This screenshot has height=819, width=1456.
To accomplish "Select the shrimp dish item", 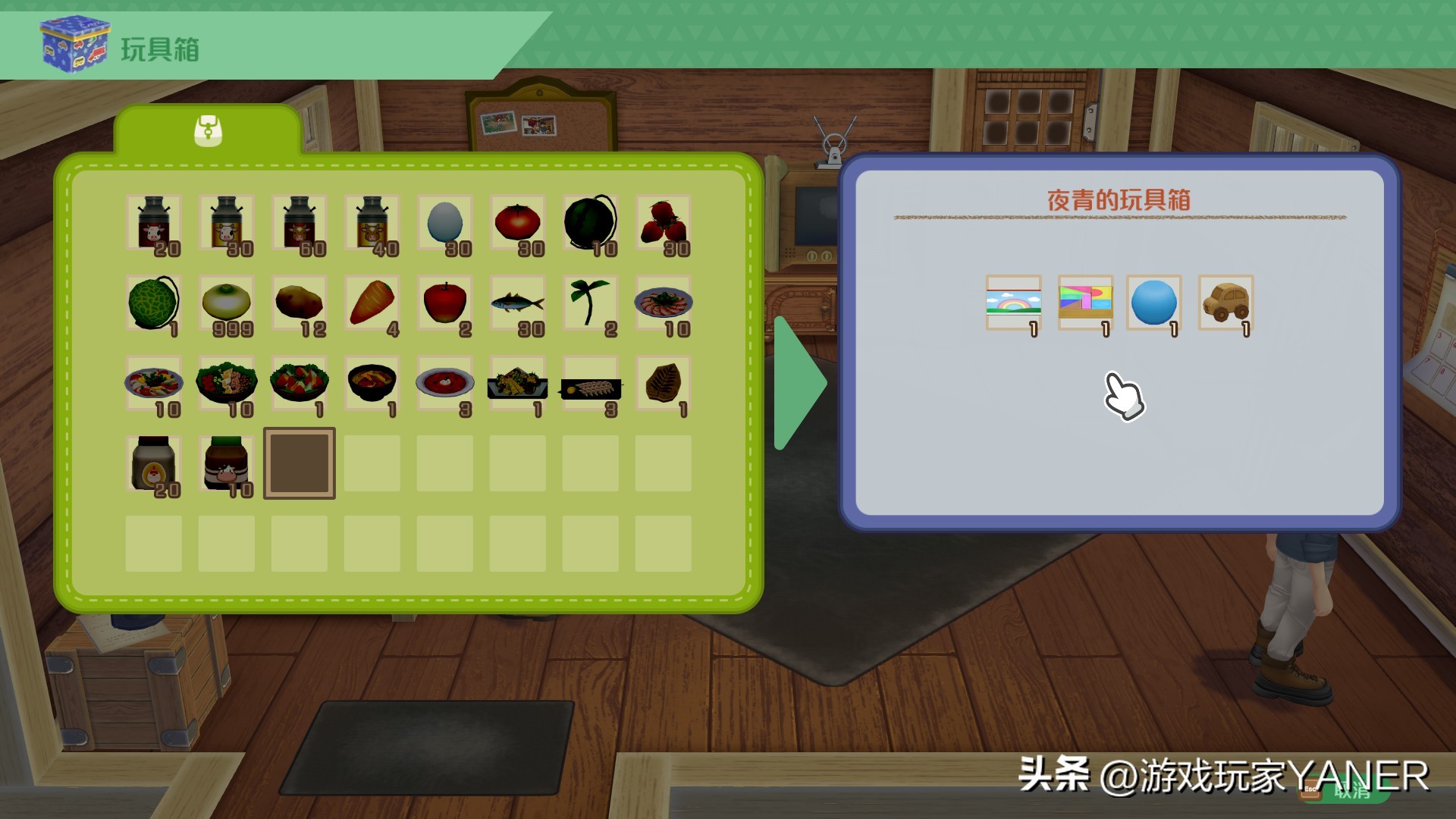I will coord(663,303).
